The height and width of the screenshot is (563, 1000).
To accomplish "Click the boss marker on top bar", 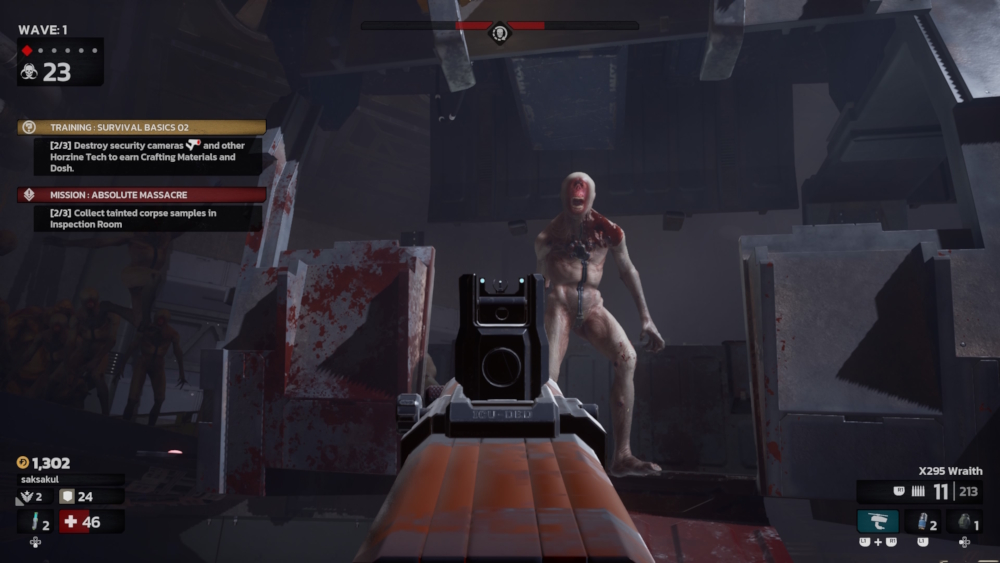I will (499, 34).
